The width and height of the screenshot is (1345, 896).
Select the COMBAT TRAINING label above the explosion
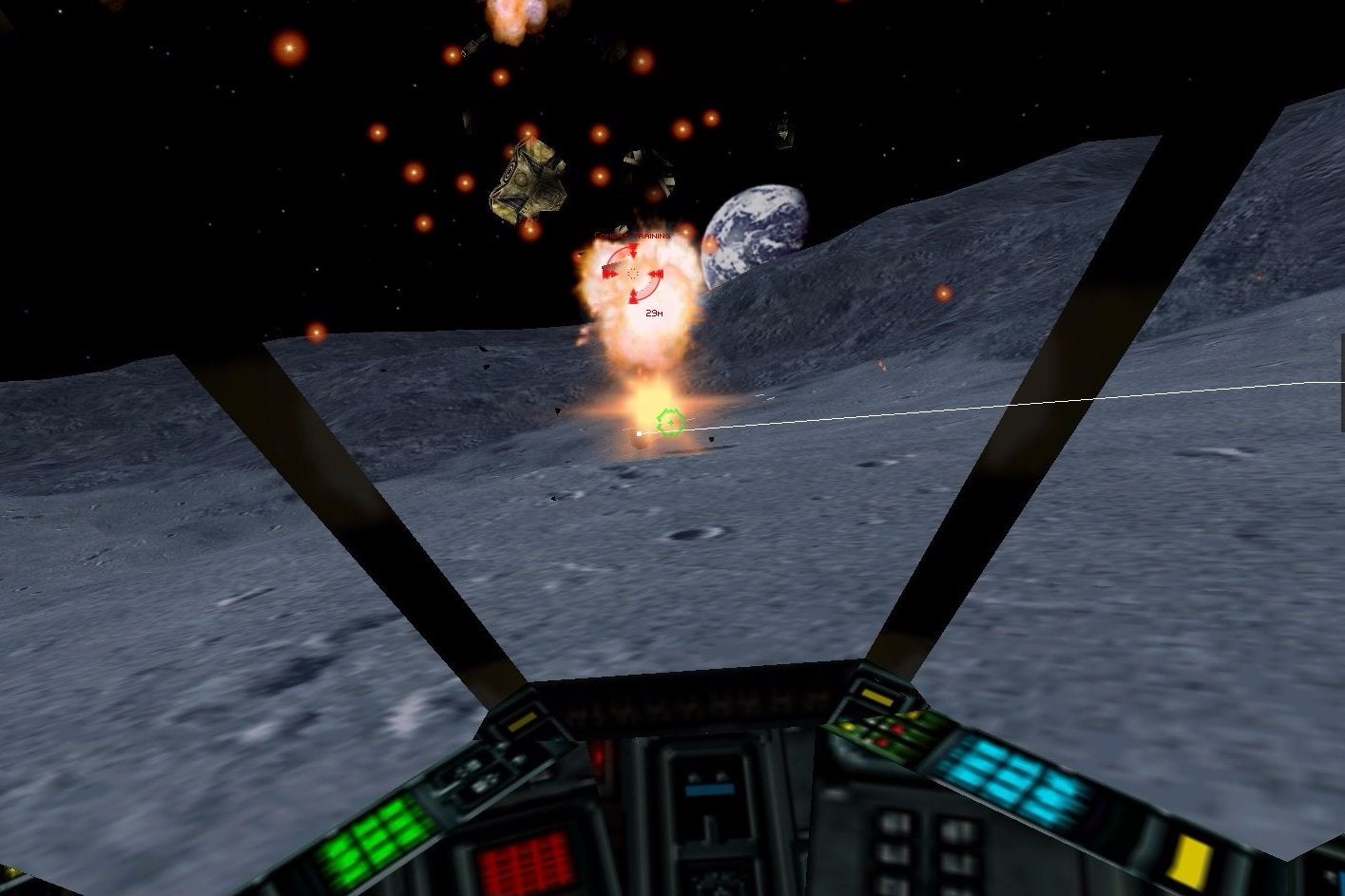pos(632,236)
